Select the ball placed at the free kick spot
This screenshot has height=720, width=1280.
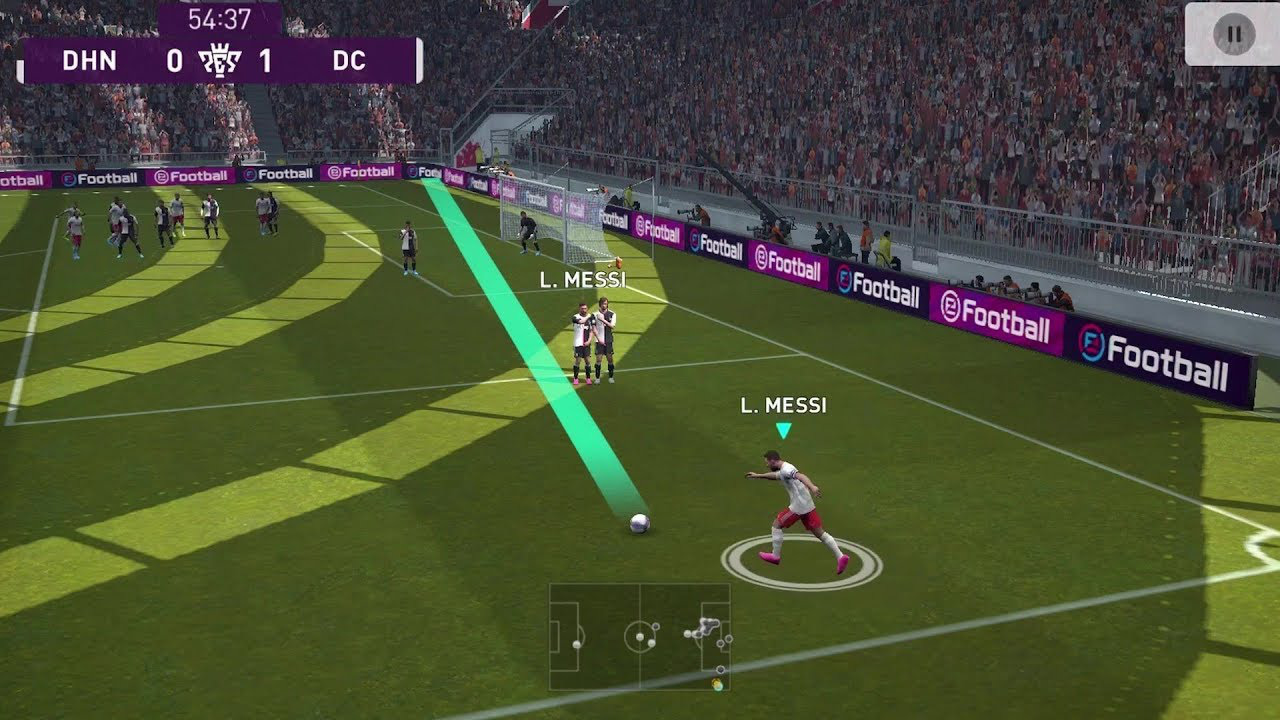641,522
